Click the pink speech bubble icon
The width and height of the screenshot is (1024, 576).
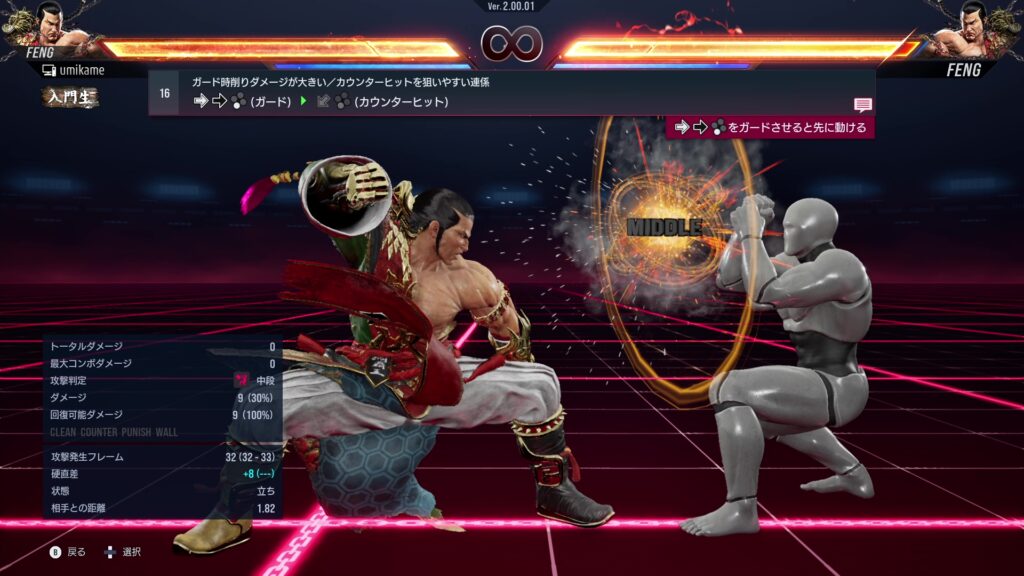(x=863, y=105)
